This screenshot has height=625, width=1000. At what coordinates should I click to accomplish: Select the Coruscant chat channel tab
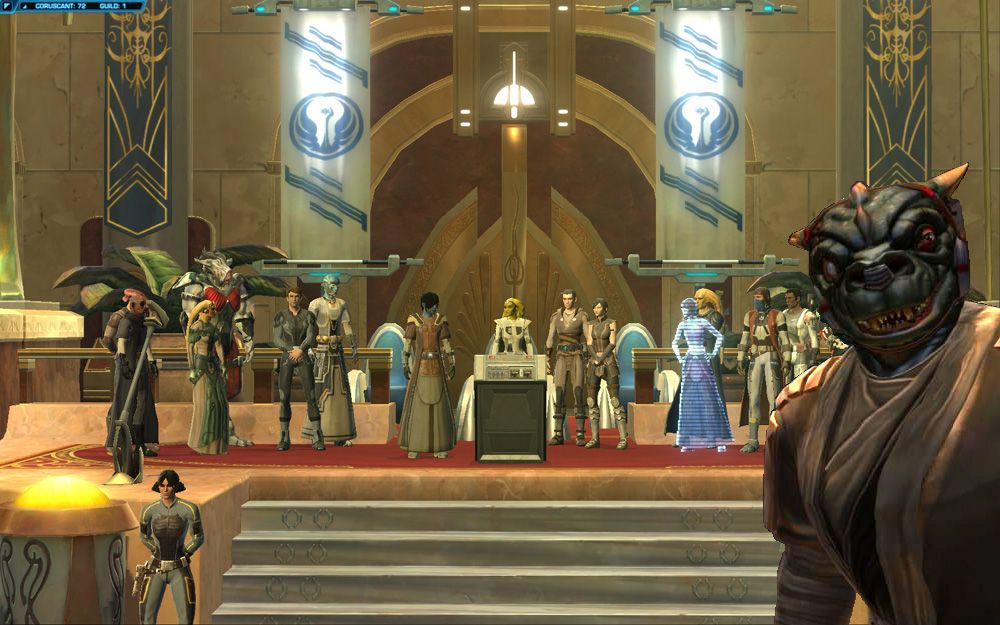tap(62, 6)
